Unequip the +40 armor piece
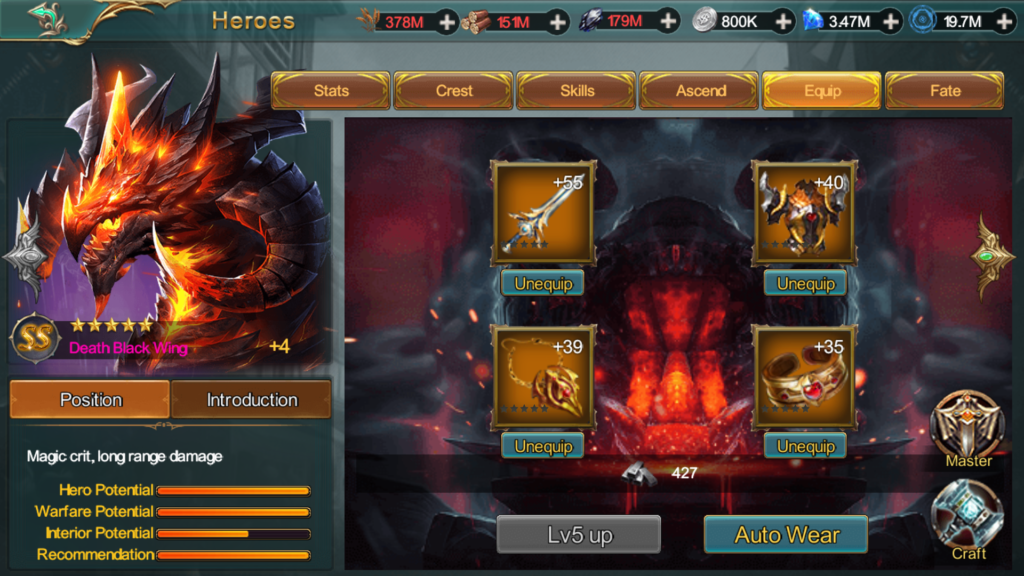1024x576 pixels. click(805, 284)
